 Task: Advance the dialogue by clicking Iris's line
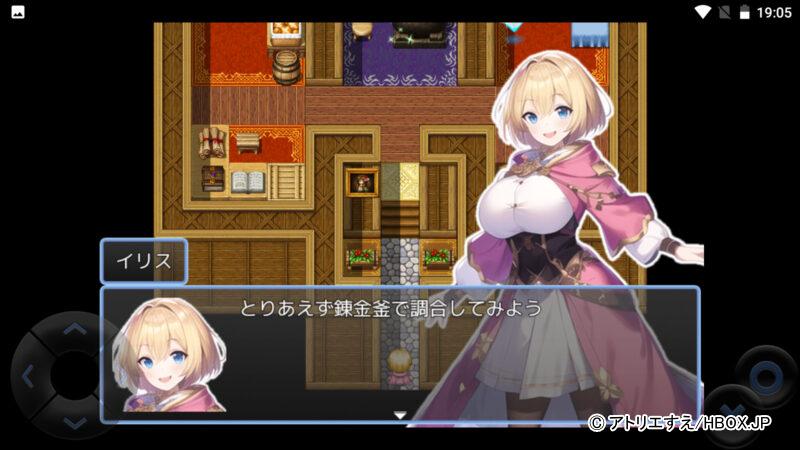coord(390,308)
